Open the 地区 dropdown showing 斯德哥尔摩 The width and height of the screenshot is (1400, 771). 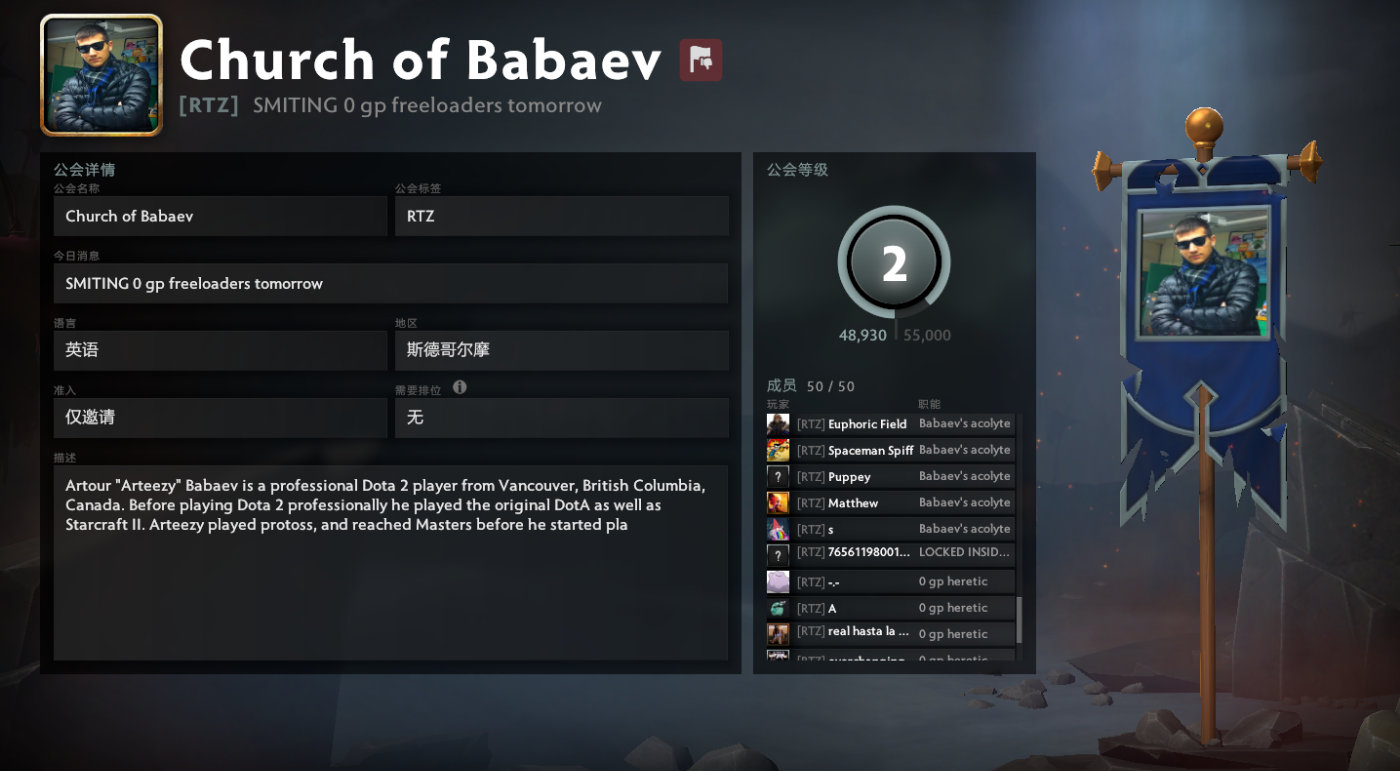coord(562,350)
